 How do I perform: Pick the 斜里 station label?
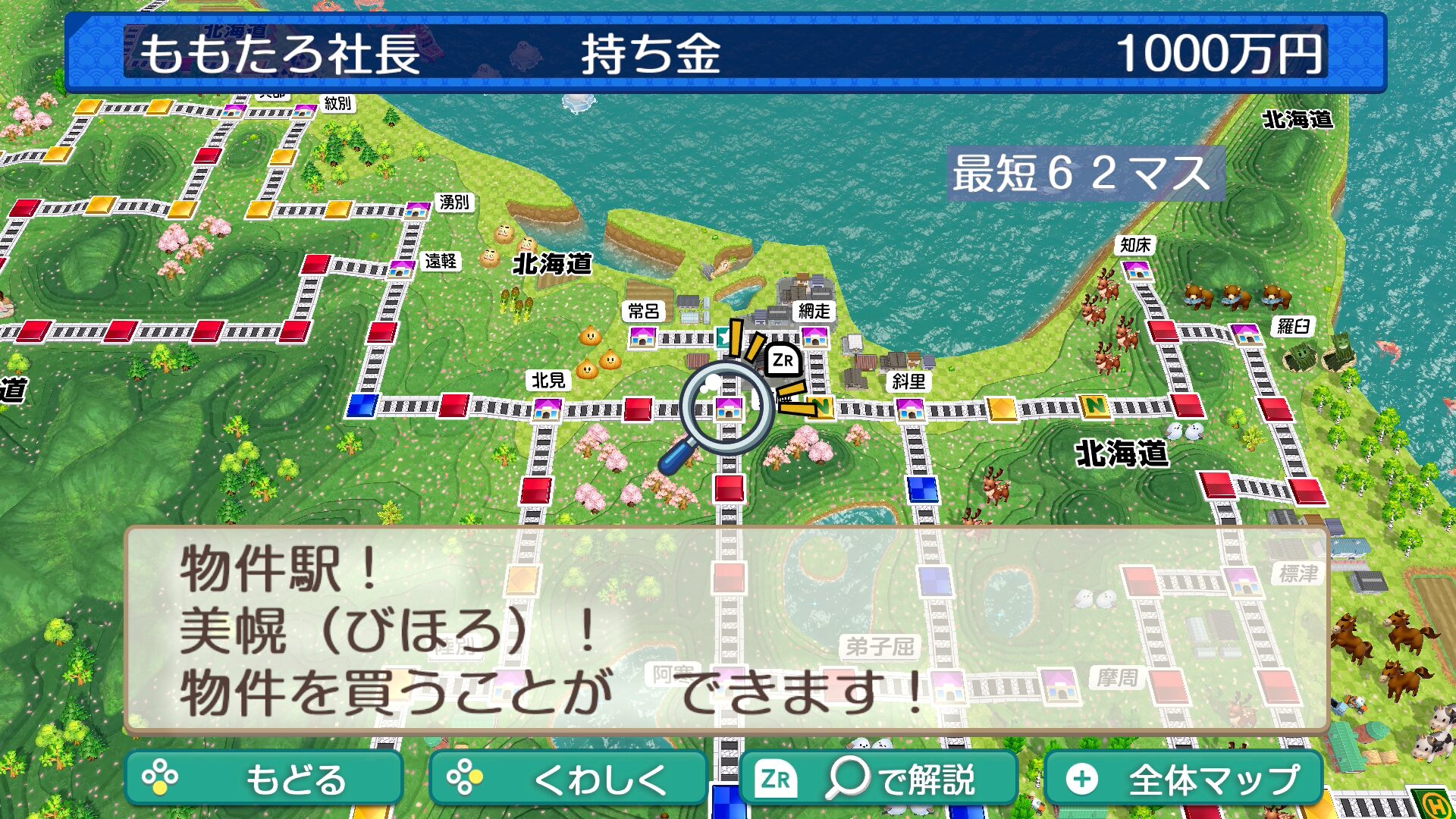[x=908, y=381]
